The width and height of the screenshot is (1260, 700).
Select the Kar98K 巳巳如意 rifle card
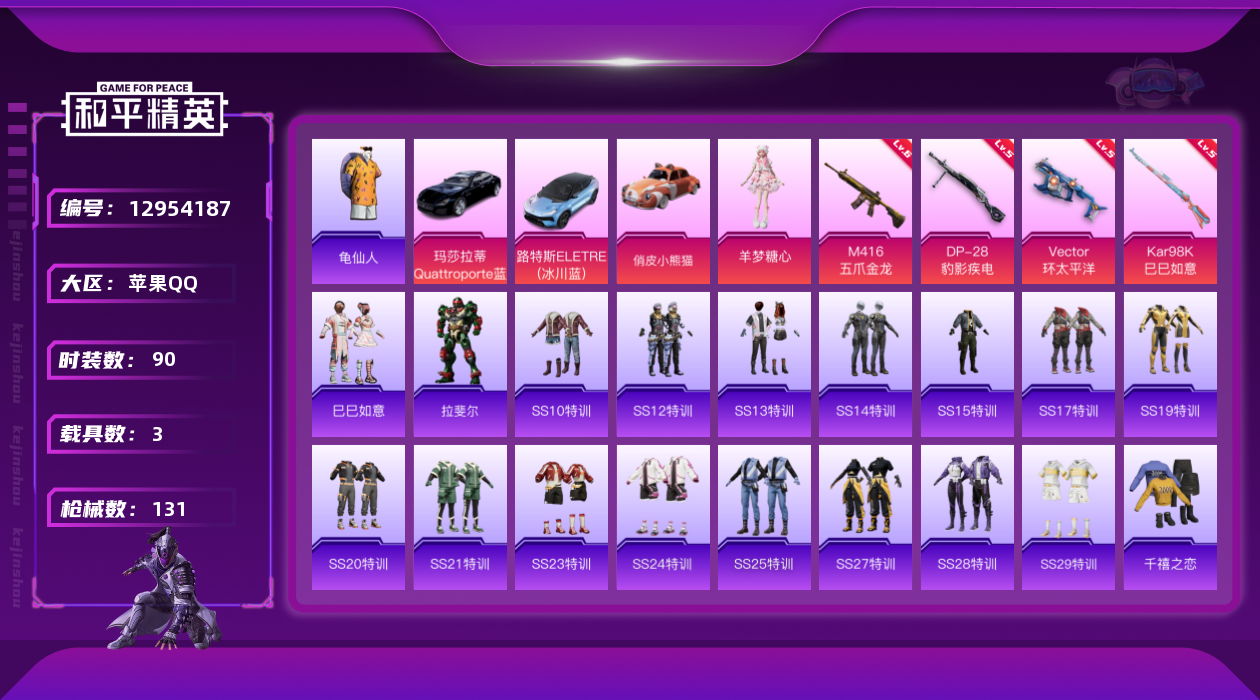[1170, 211]
